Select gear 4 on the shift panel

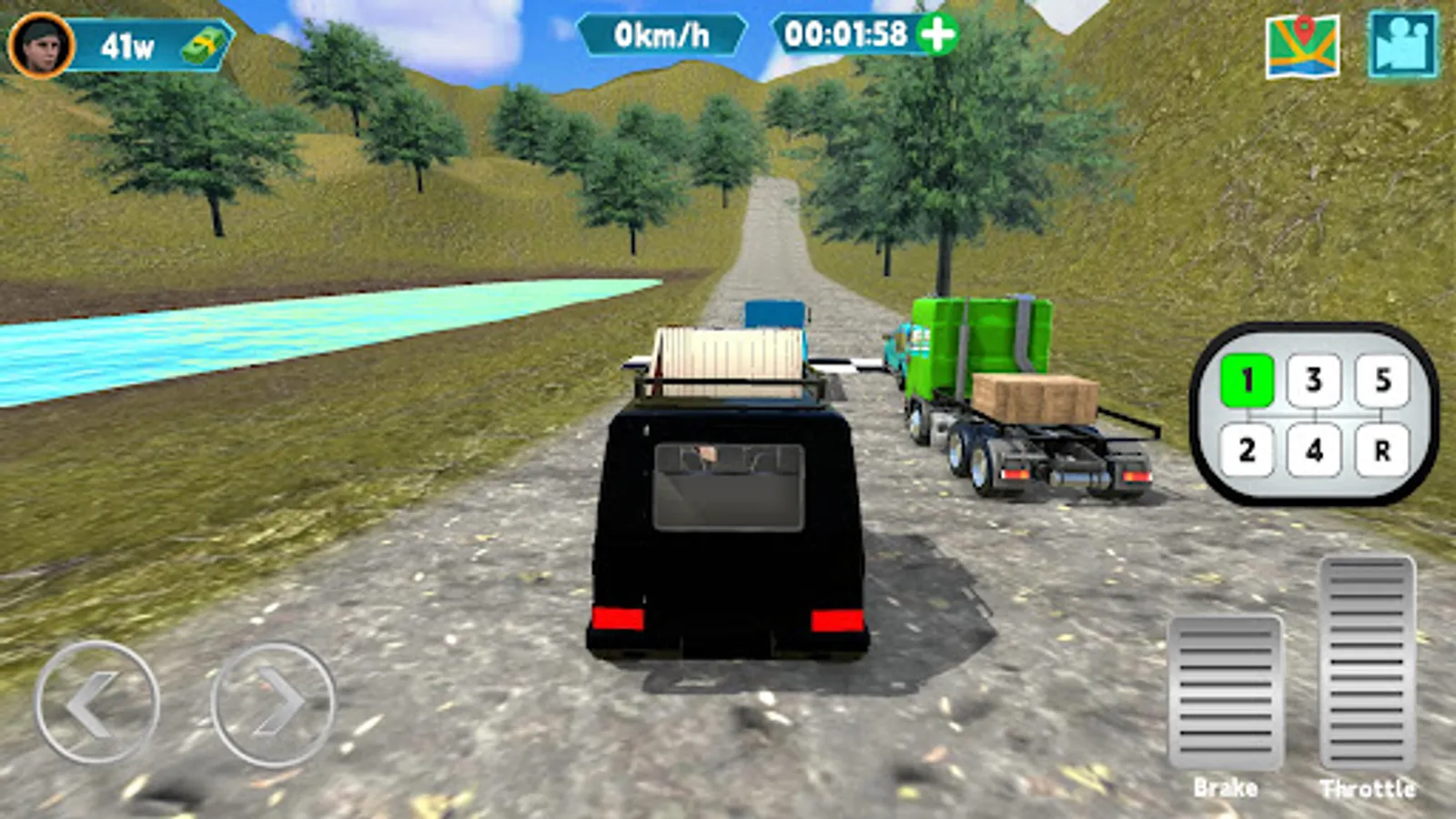(x=1313, y=448)
